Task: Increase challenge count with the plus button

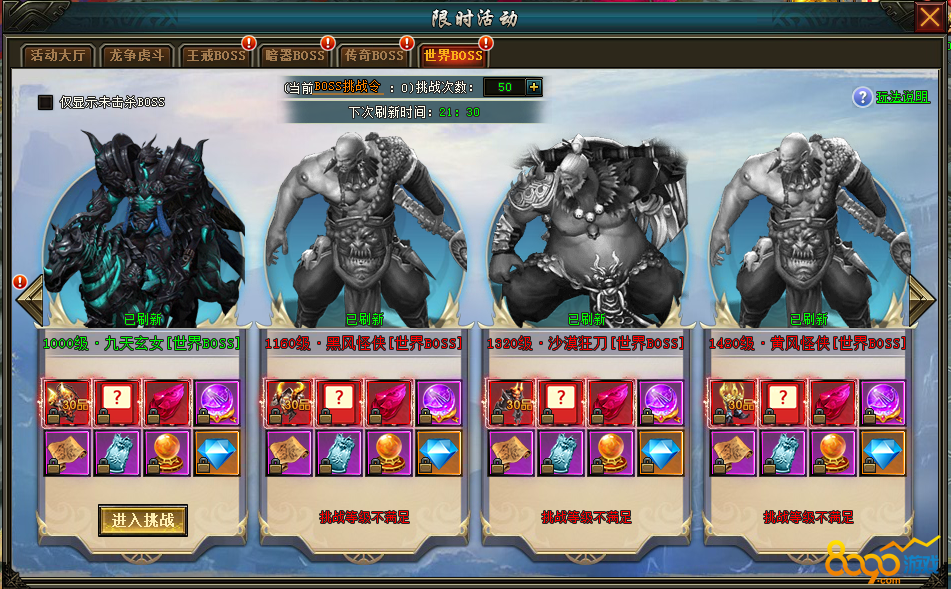Action: click(533, 87)
